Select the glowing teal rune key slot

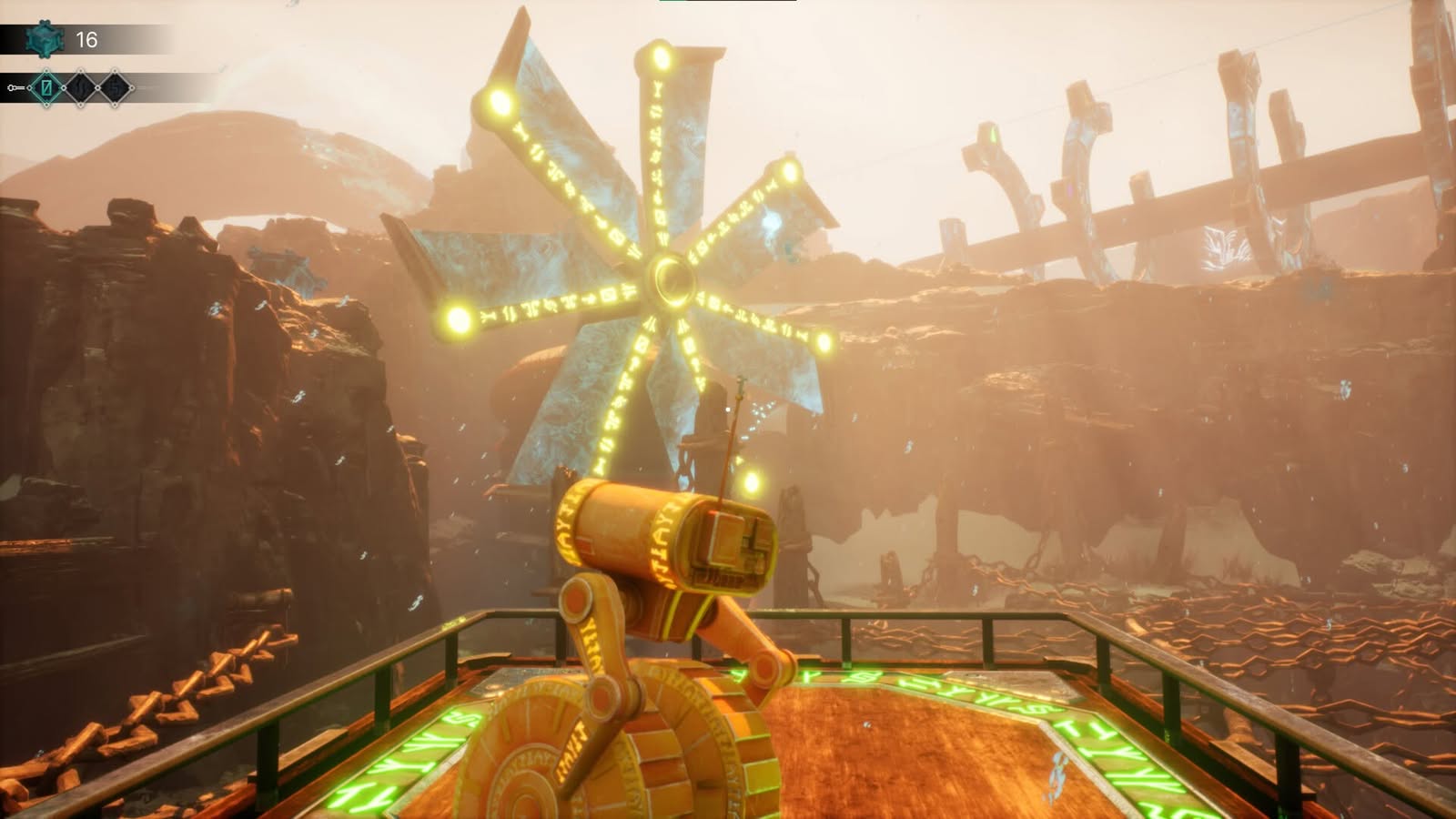47,88
